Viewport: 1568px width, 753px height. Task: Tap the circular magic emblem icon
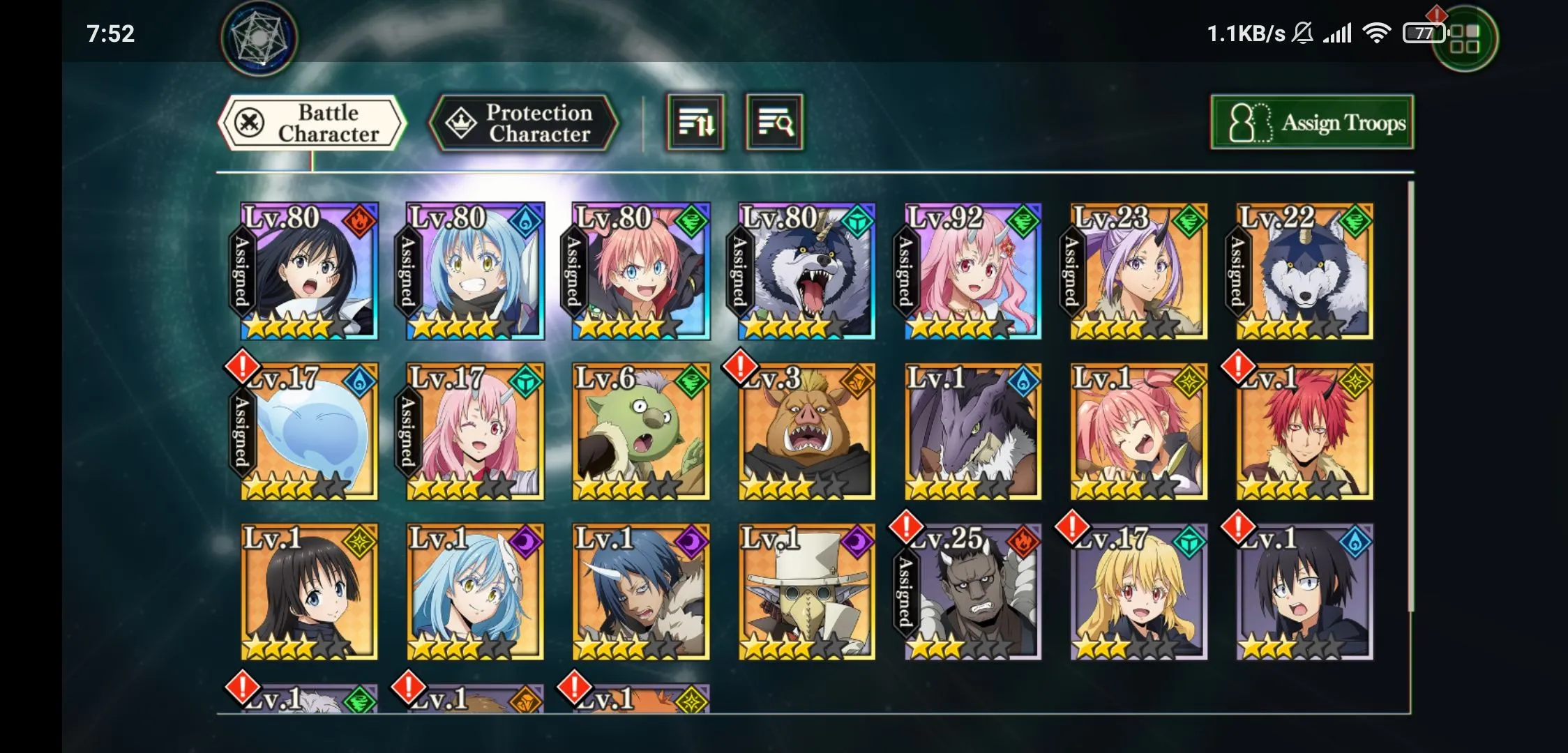pos(259,38)
